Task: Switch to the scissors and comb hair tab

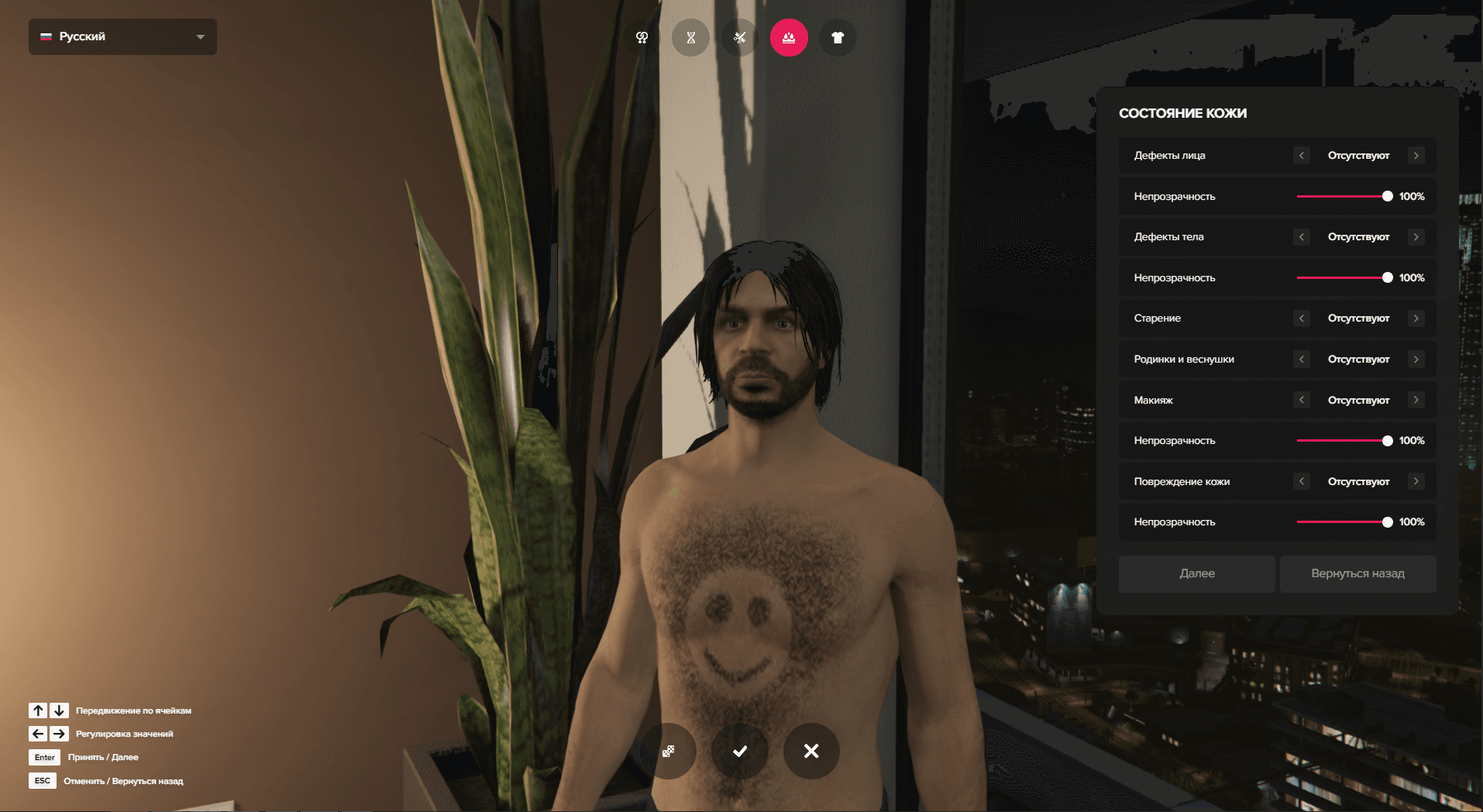Action: [739, 37]
